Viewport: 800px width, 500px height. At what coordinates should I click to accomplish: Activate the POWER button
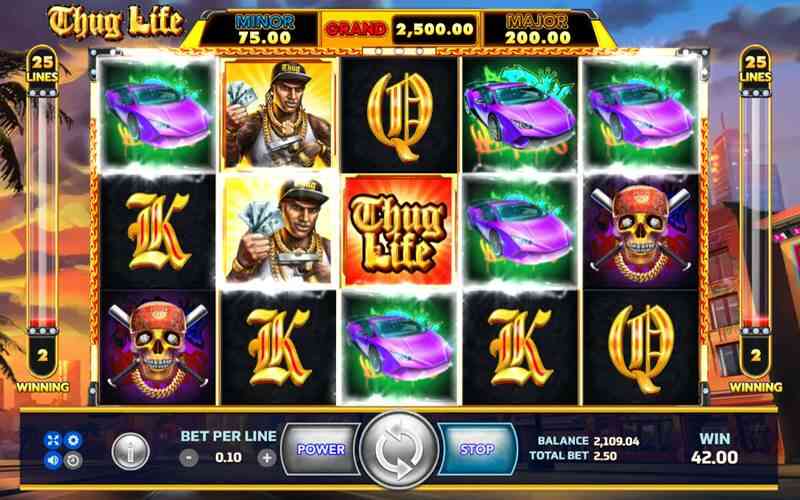(320, 449)
